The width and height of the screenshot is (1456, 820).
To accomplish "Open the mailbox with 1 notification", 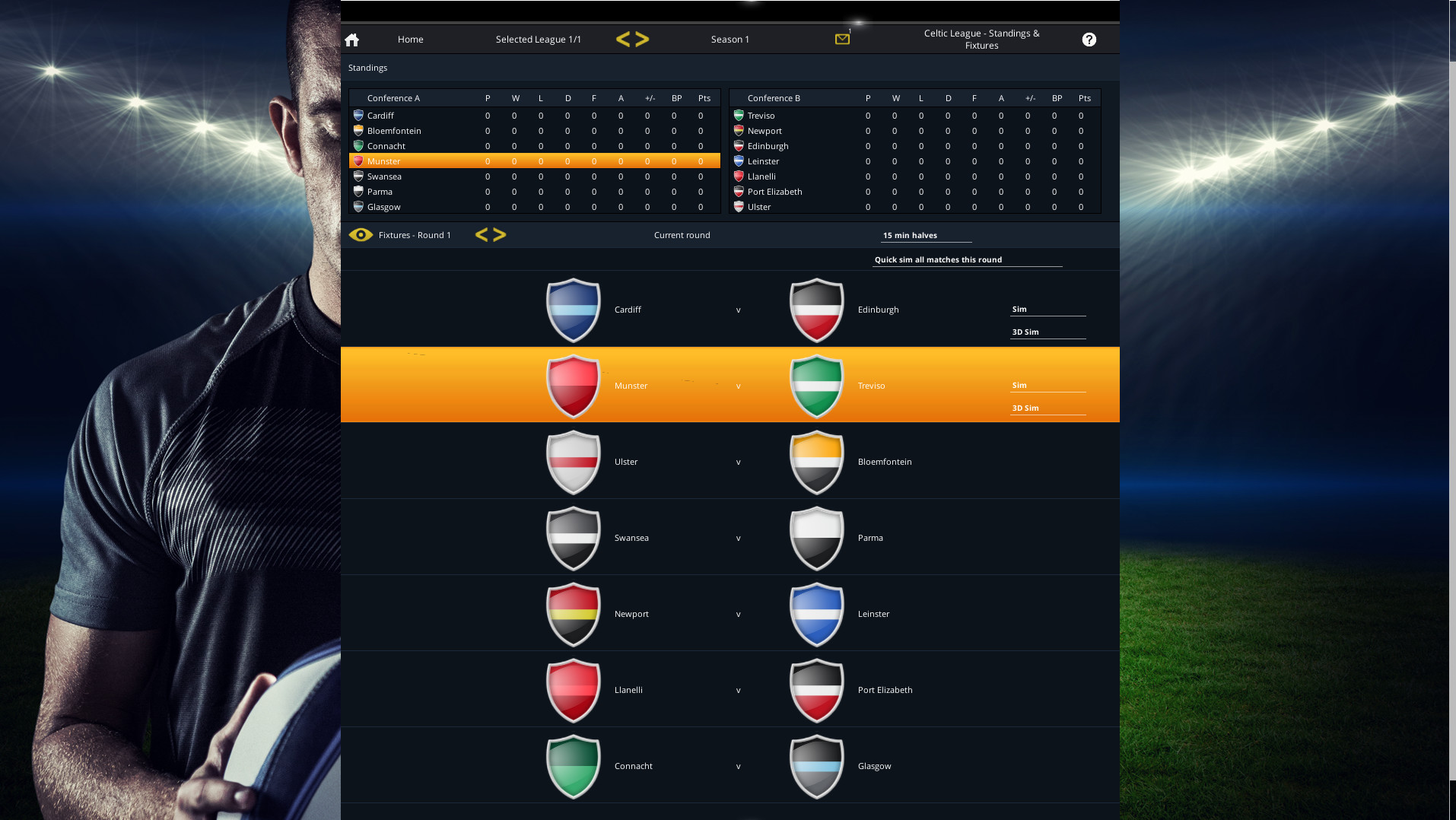I will (x=842, y=38).
